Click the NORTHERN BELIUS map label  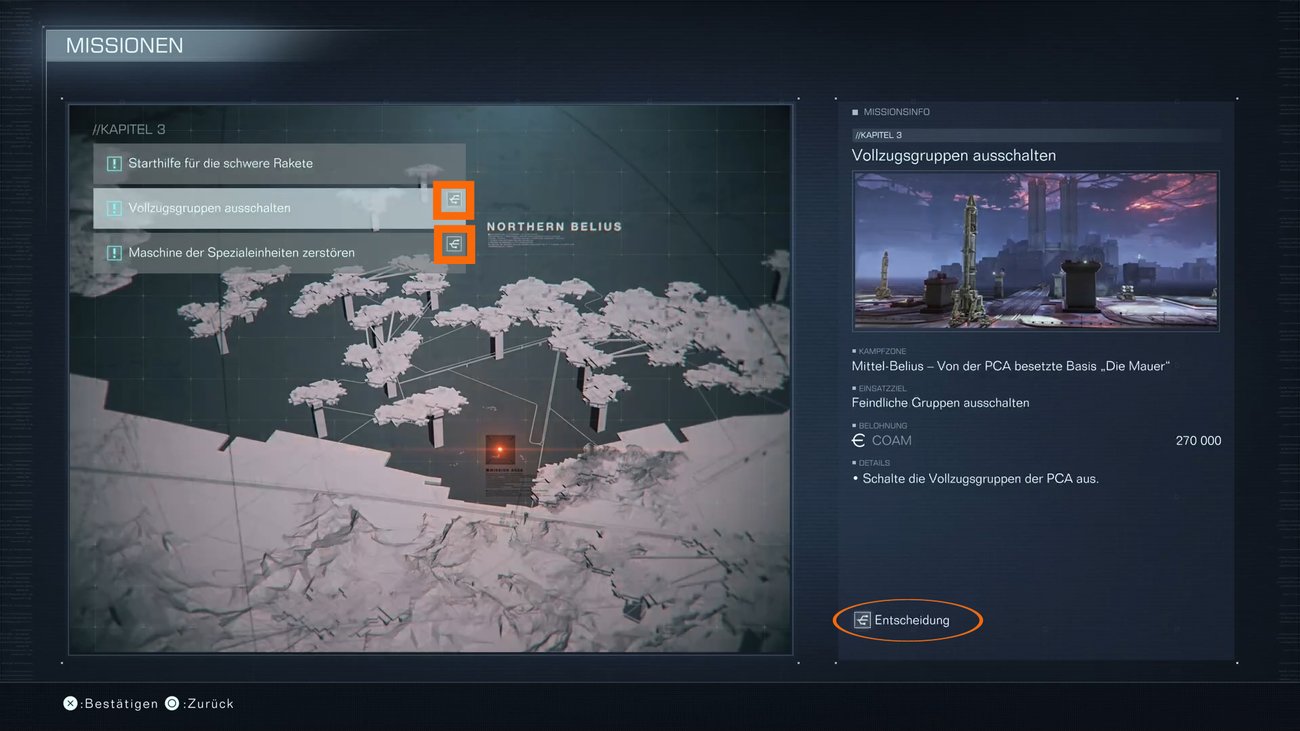point(554,226)
